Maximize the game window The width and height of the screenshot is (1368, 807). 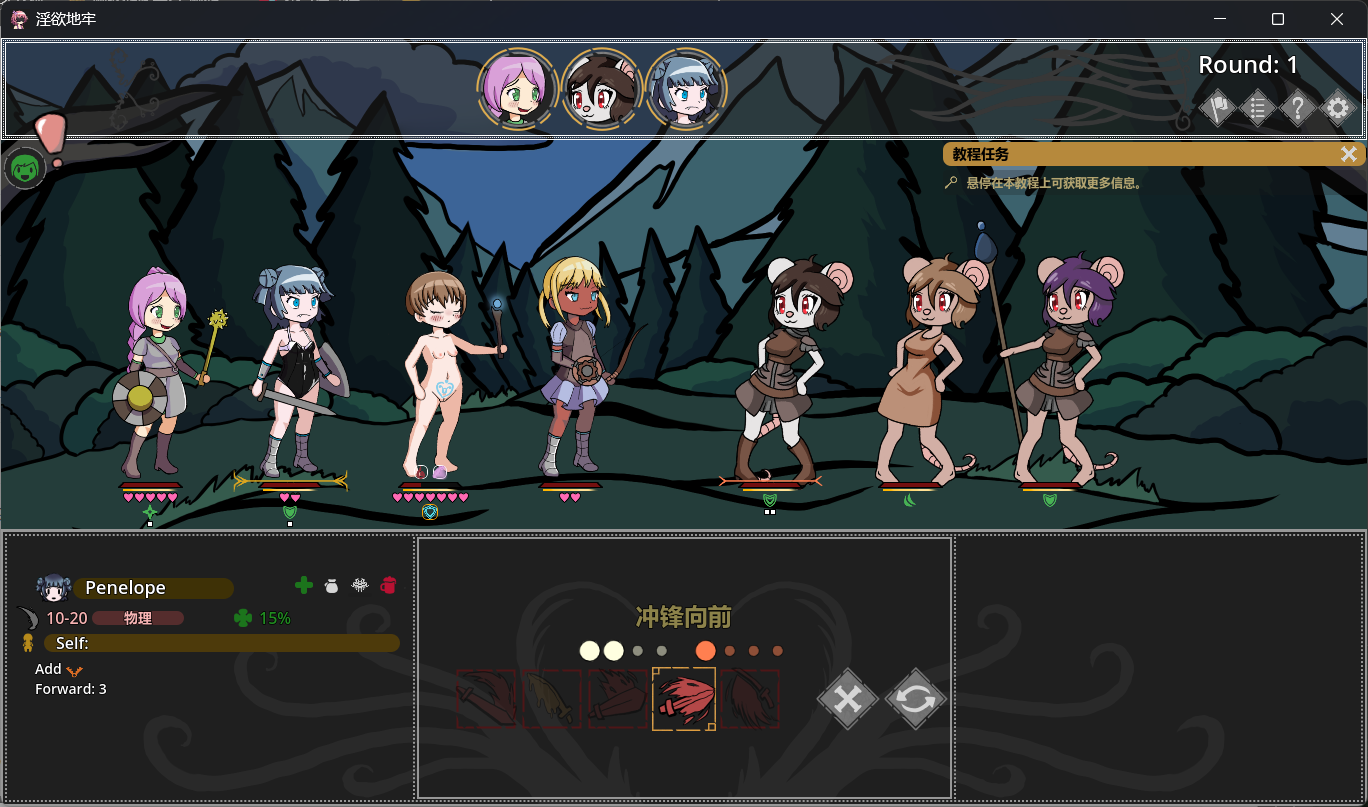point(1278,19)
